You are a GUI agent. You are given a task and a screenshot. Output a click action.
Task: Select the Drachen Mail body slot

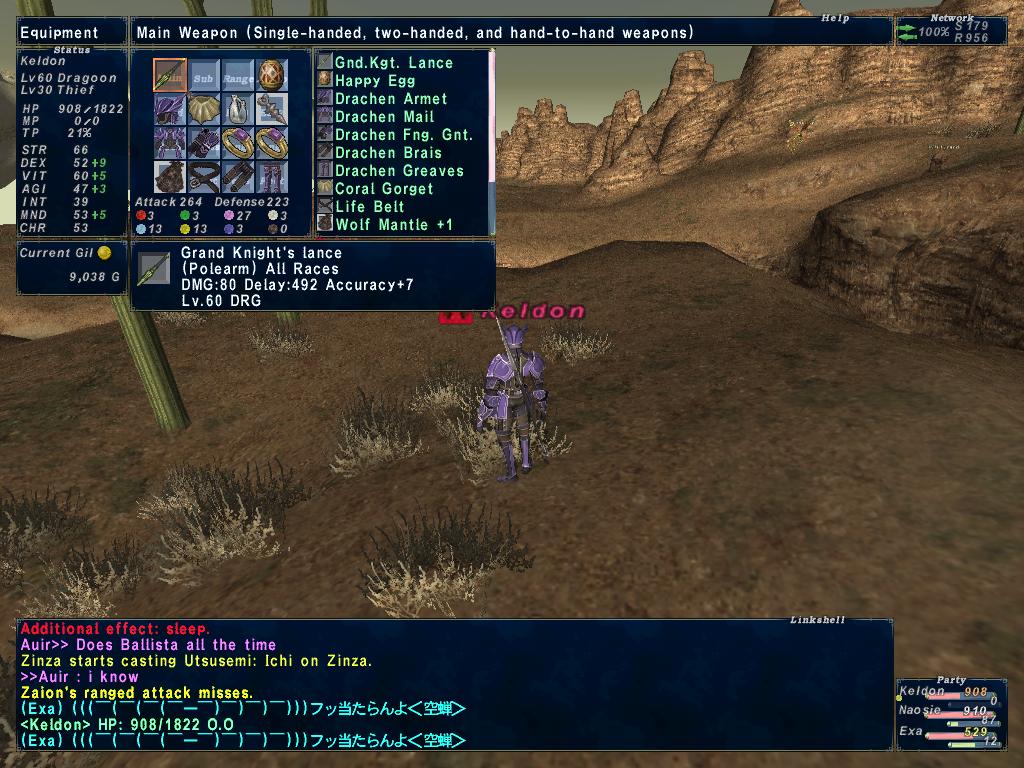coord(170,143)
